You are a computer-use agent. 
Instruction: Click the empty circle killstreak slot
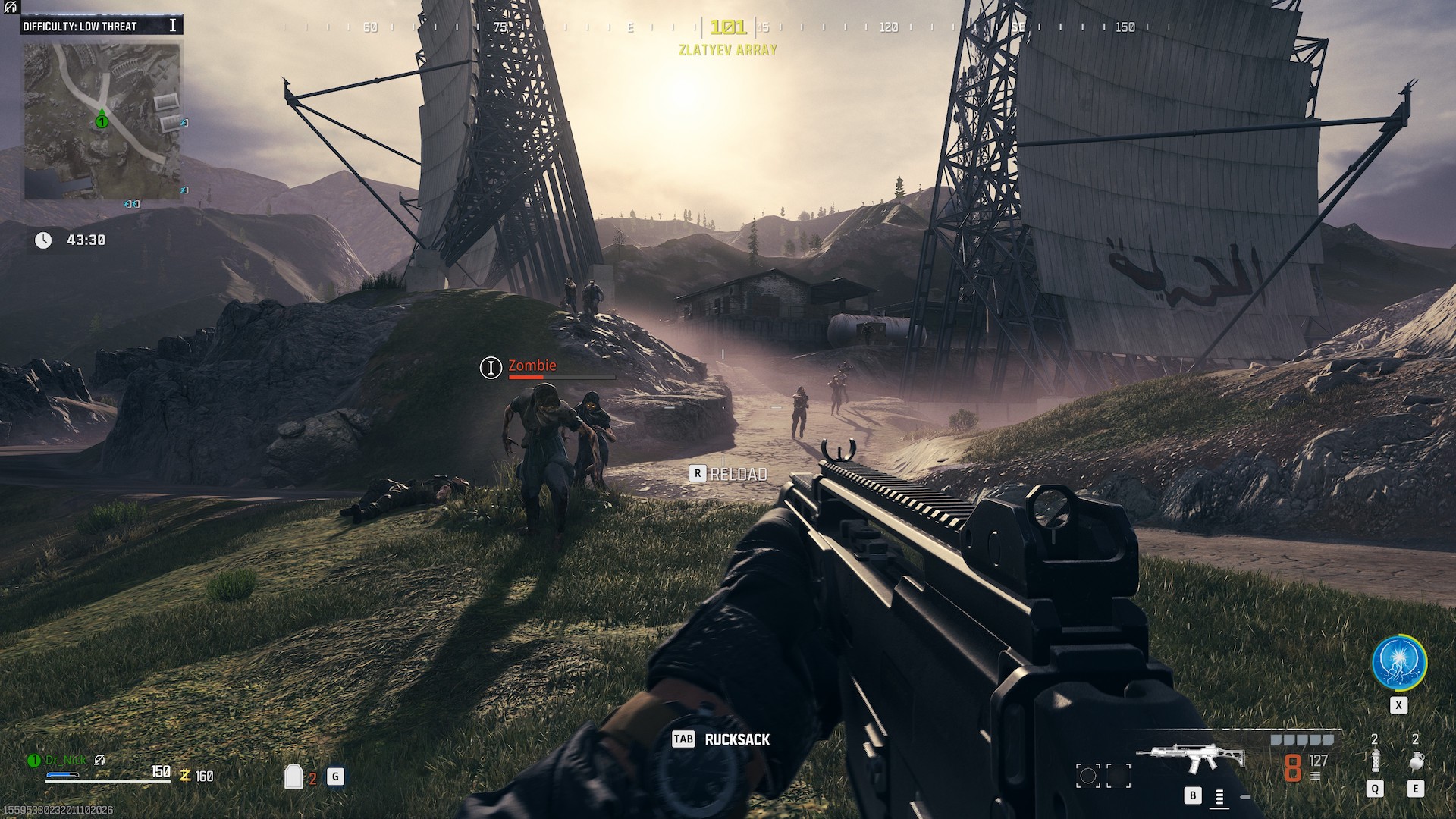point(1087,775)
